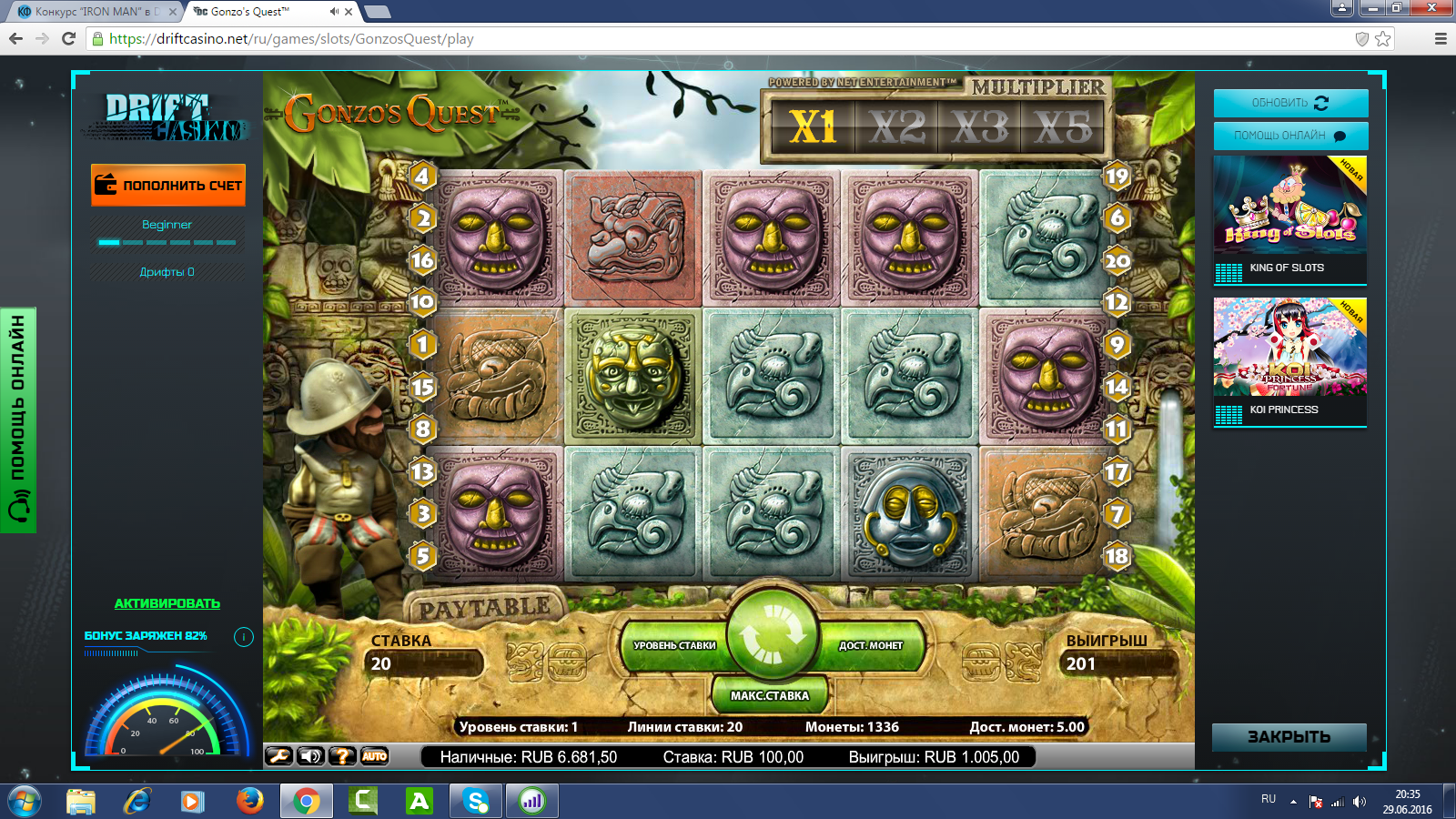Show game help with the question mark
Screen dimensions: 1456x819
(x=342, y=756)
